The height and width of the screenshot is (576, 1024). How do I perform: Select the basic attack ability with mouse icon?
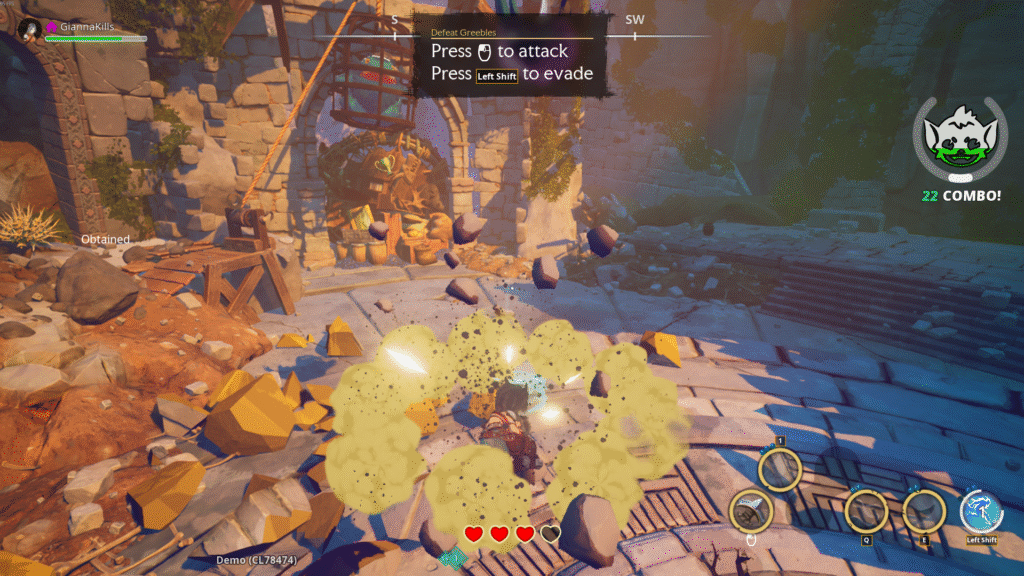click(750, 511)
